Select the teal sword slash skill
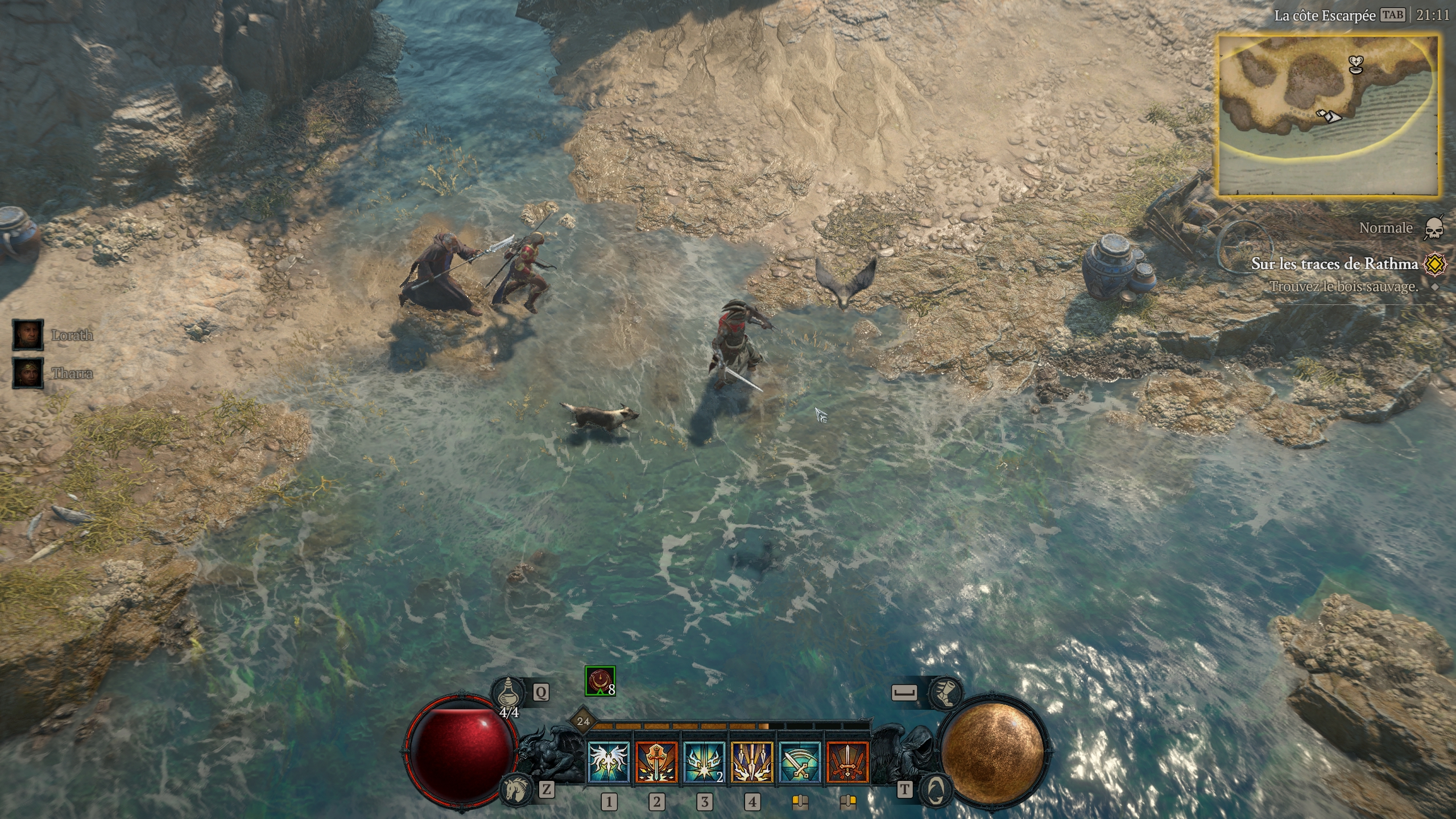Screen dimensions: 1456x819 click(800, 763)
